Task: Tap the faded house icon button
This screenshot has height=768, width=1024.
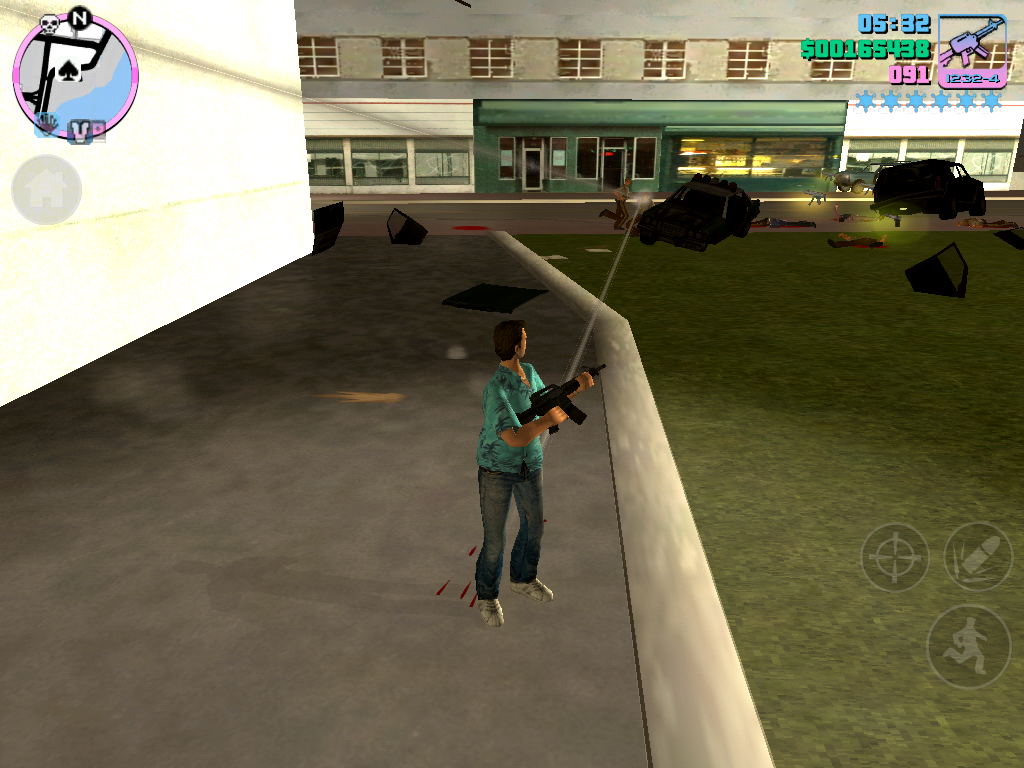Action: coord(46,189)
